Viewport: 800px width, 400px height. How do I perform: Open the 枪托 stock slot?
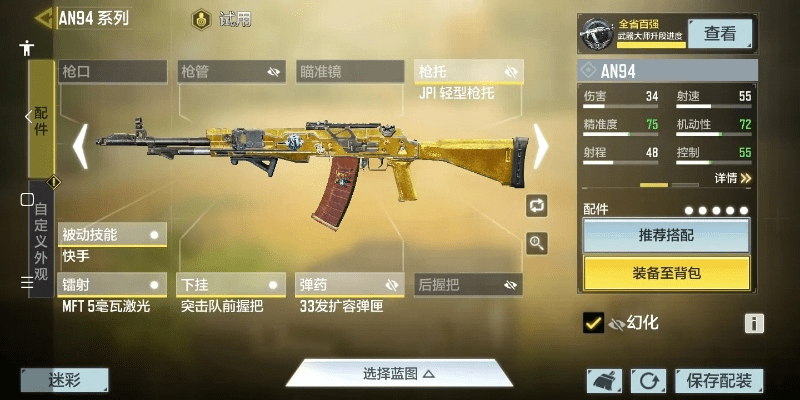(x=468, y=72)
